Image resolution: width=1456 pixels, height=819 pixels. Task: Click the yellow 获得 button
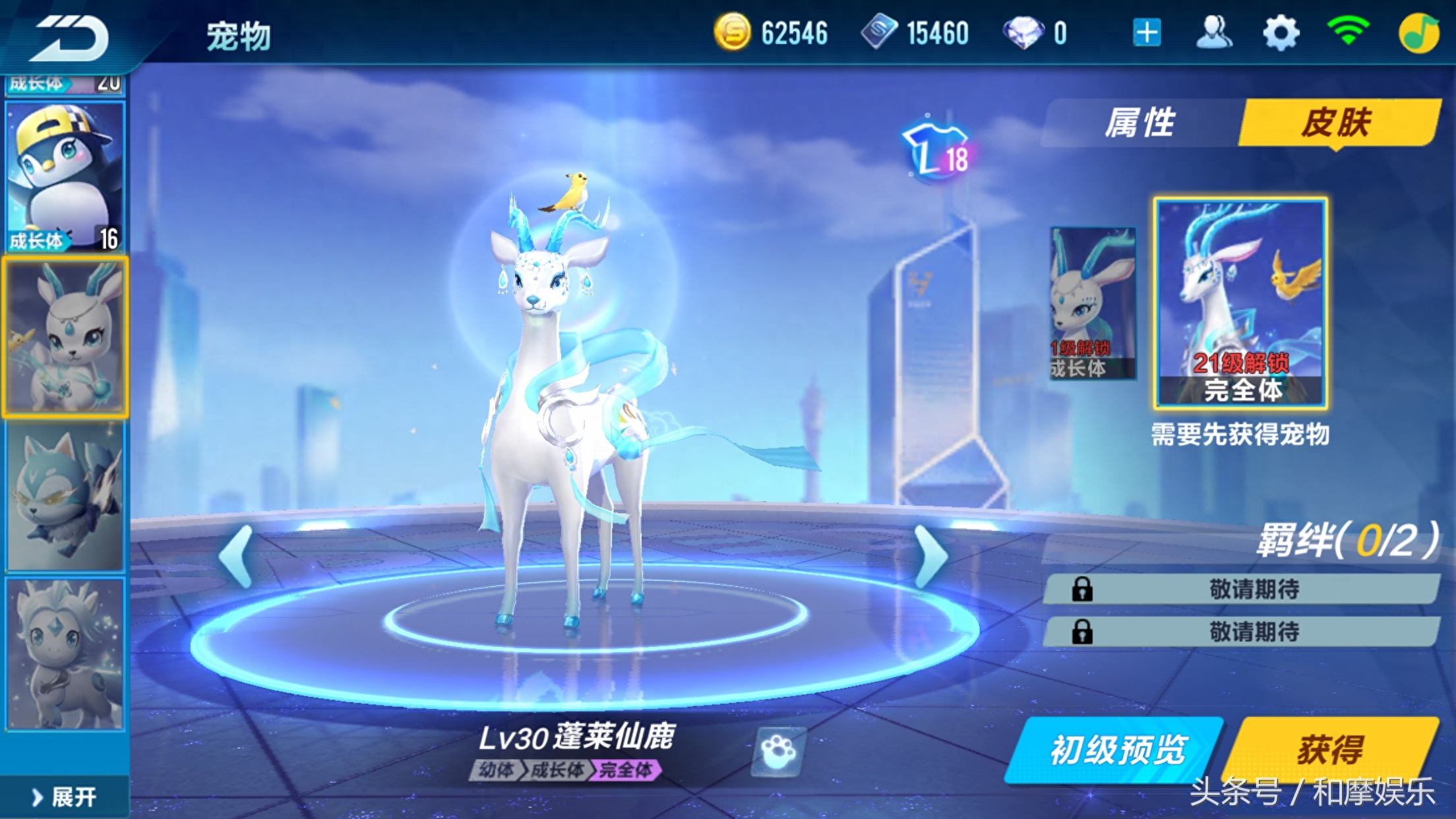point(1331,750)
